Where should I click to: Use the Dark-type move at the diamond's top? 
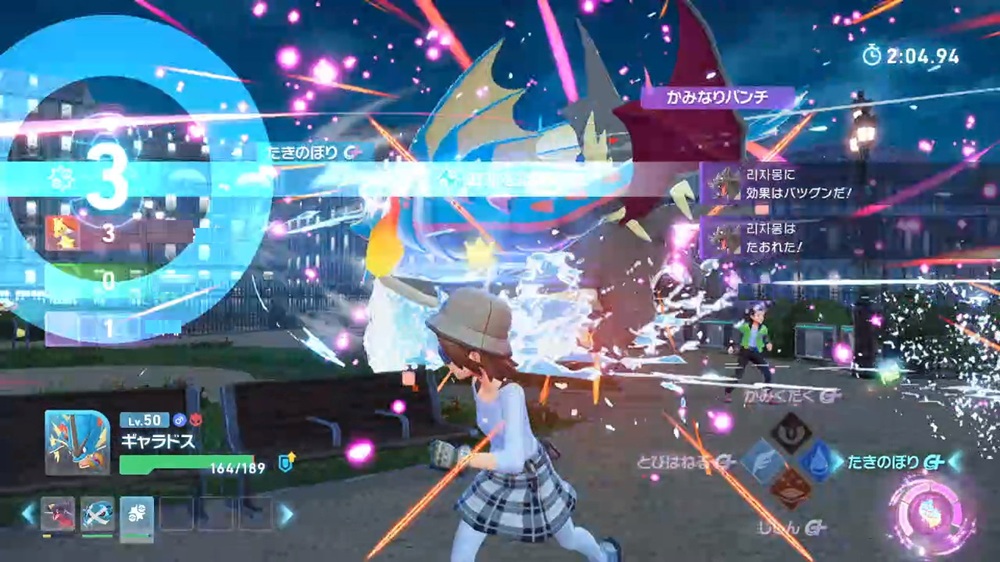[x=790, y=432]
